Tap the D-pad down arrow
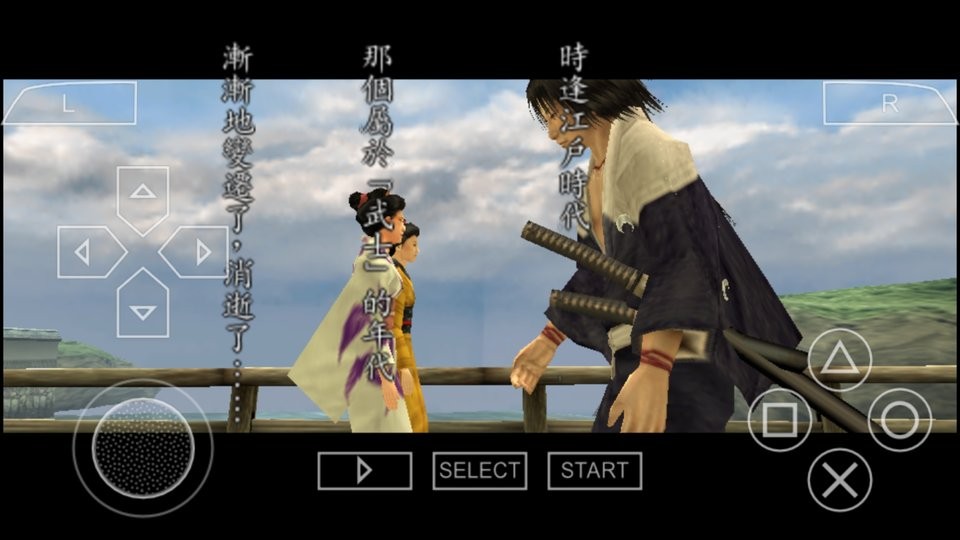This screenshot has width=960, height=540. point(143,308)
